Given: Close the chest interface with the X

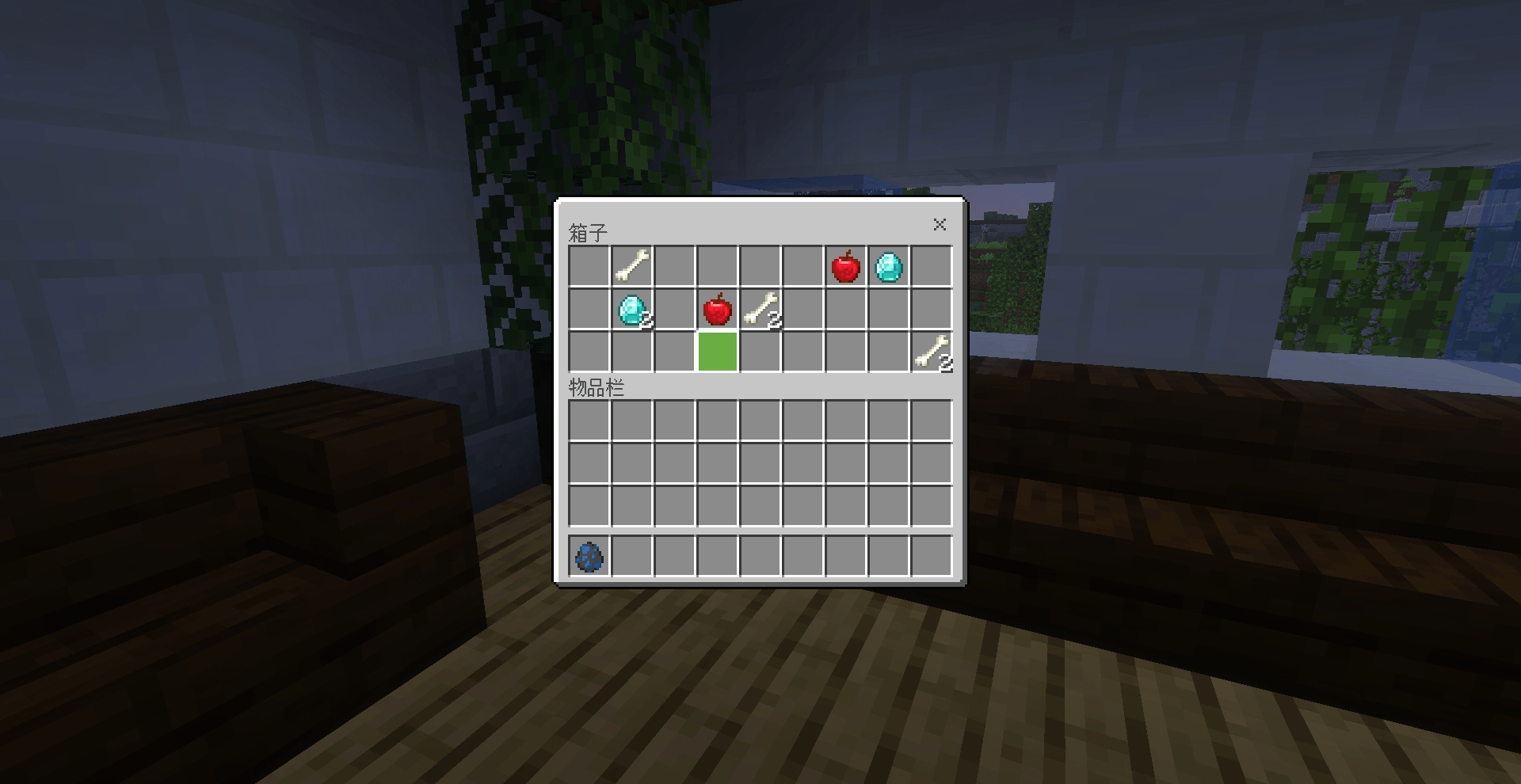Looking at the screenshot, I should coord(940,225).
